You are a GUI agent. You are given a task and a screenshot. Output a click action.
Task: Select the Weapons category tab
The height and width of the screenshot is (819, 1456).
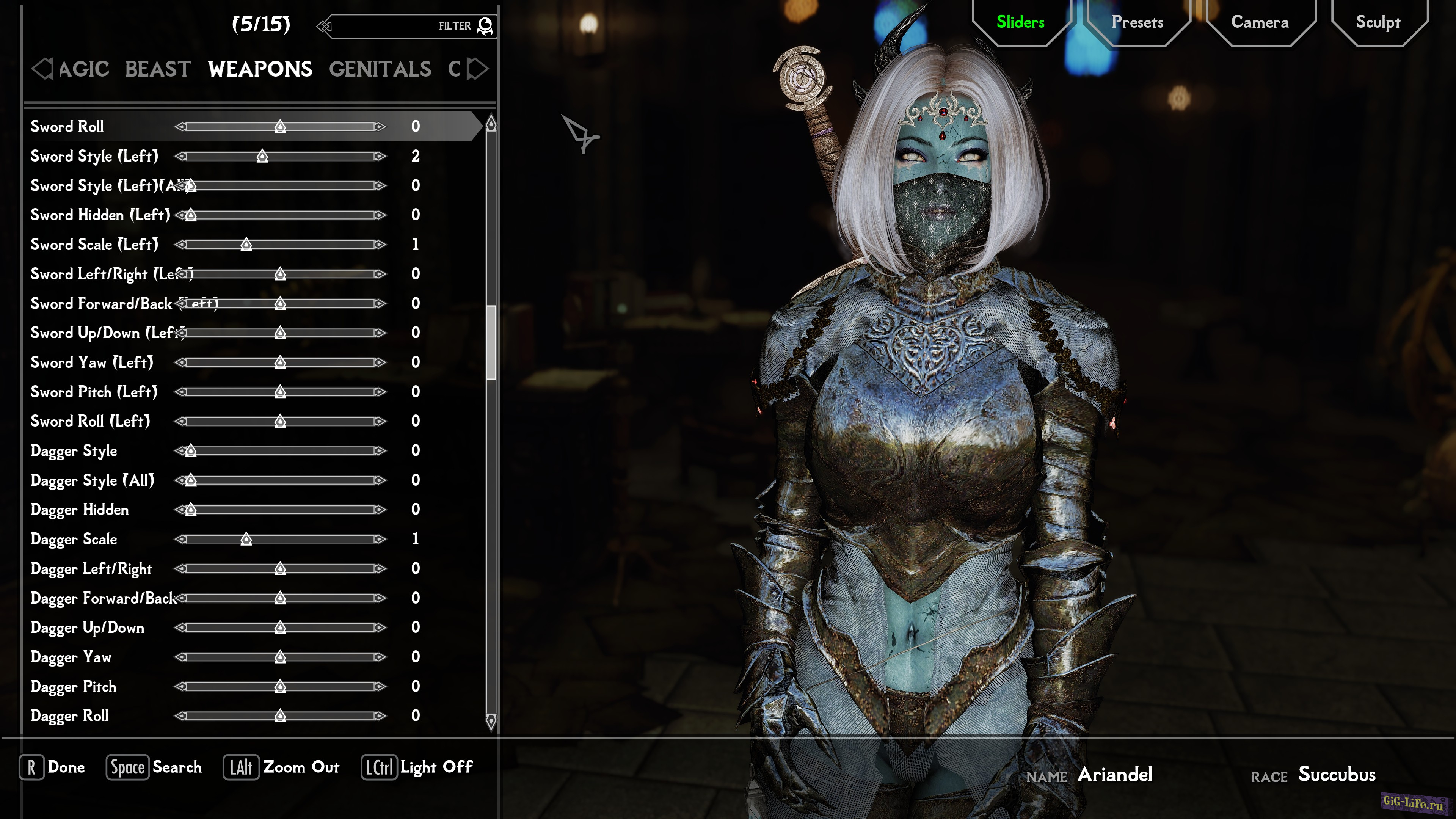pyautogui.click(x=259, y=69)
